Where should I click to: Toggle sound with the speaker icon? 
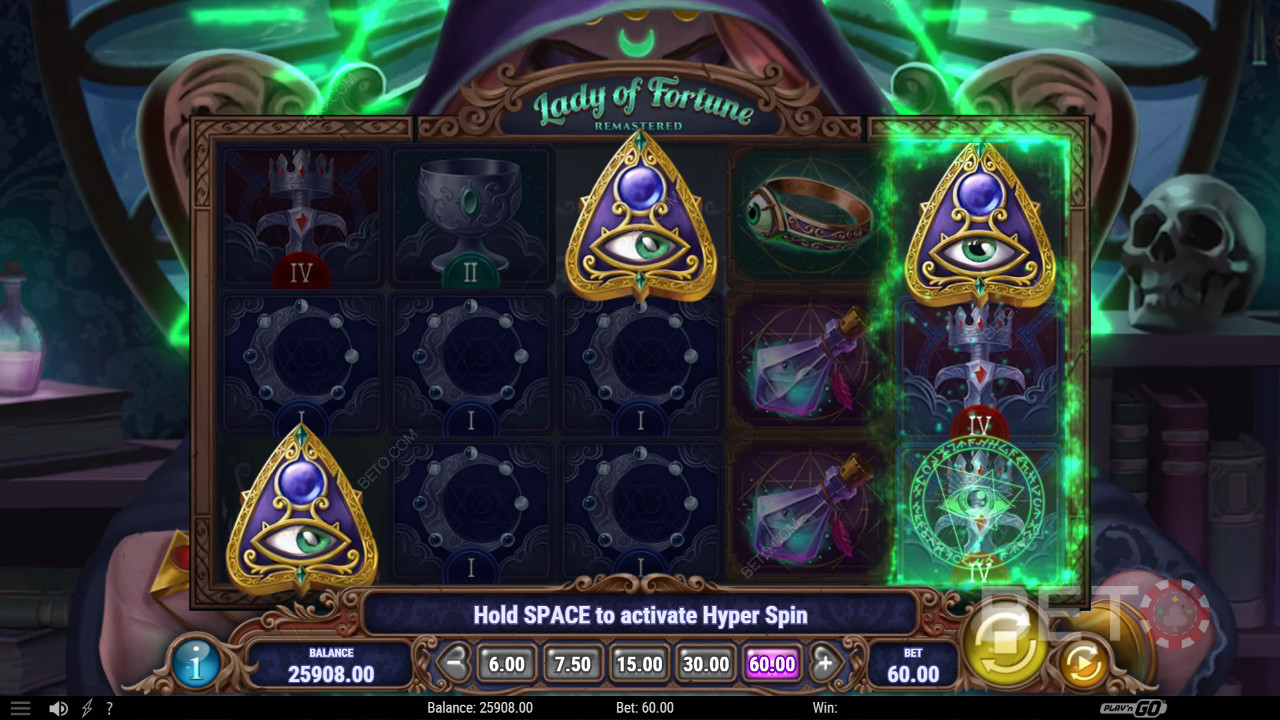(59, 708)
